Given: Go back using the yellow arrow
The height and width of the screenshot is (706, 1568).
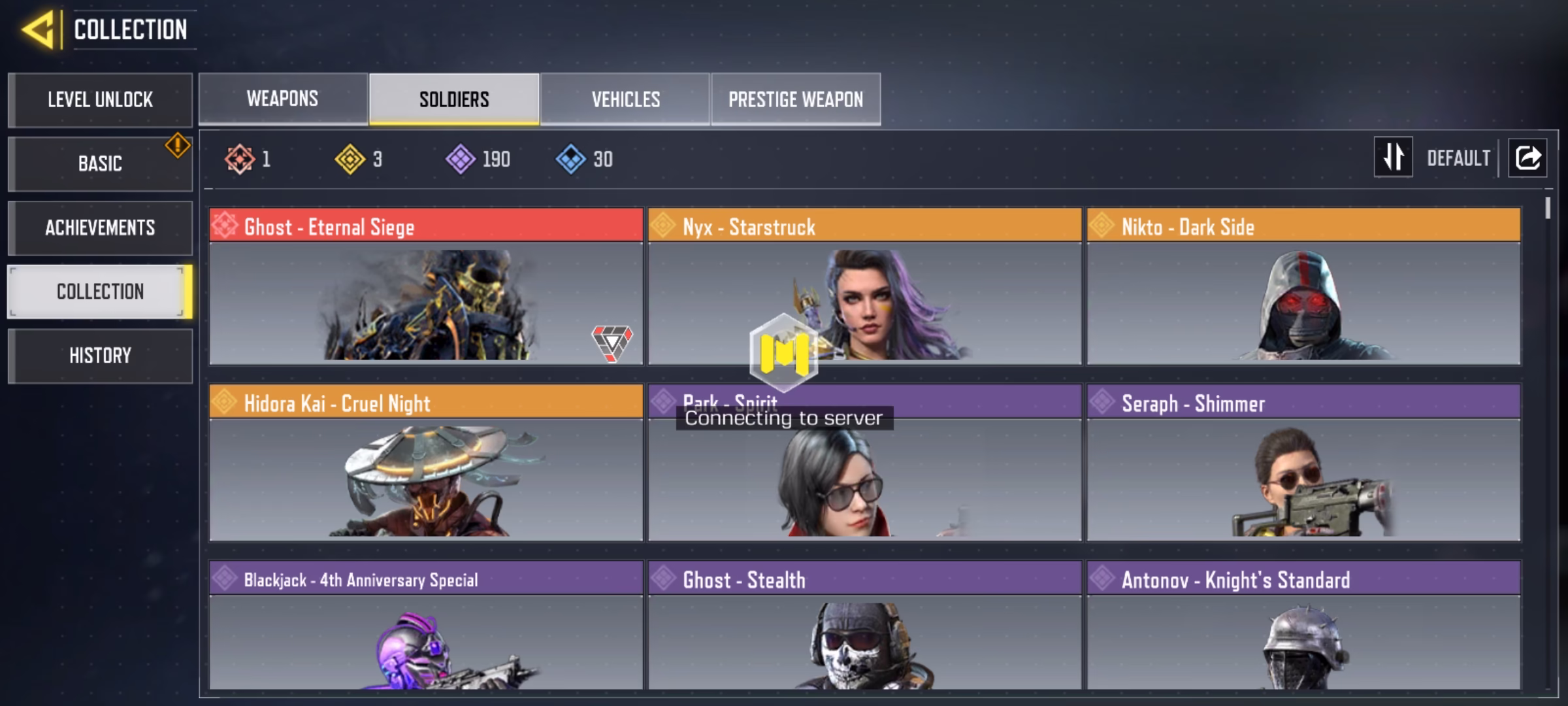Looking at the screenshot, I should 38,30.
